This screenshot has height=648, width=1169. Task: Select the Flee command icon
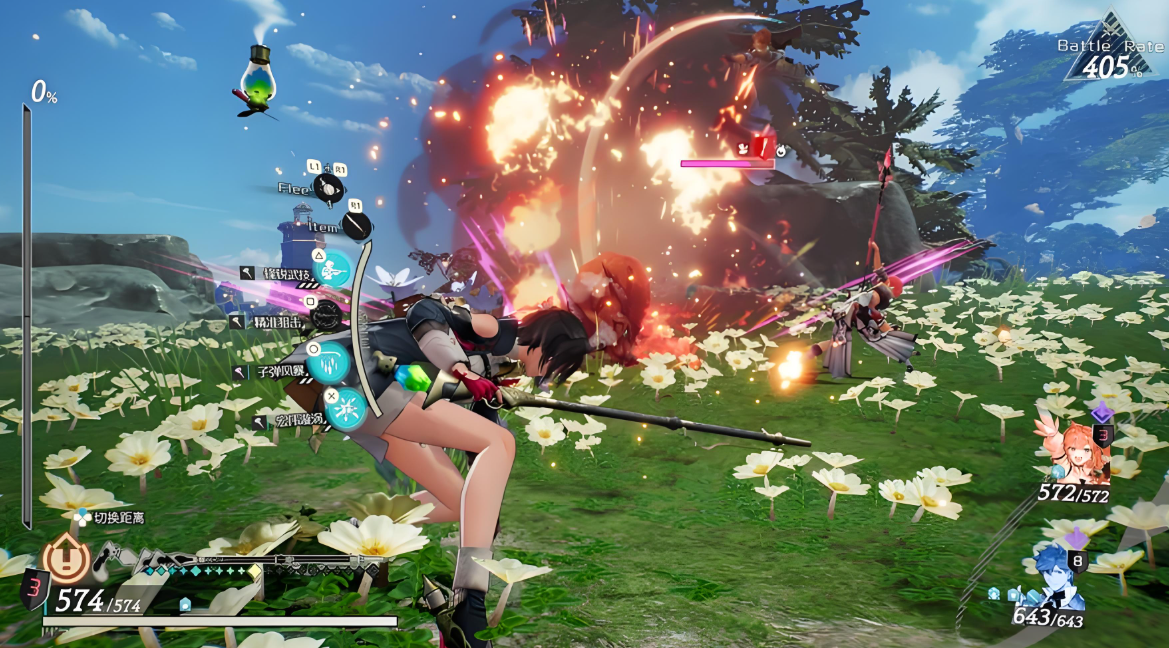pos(328,187)
